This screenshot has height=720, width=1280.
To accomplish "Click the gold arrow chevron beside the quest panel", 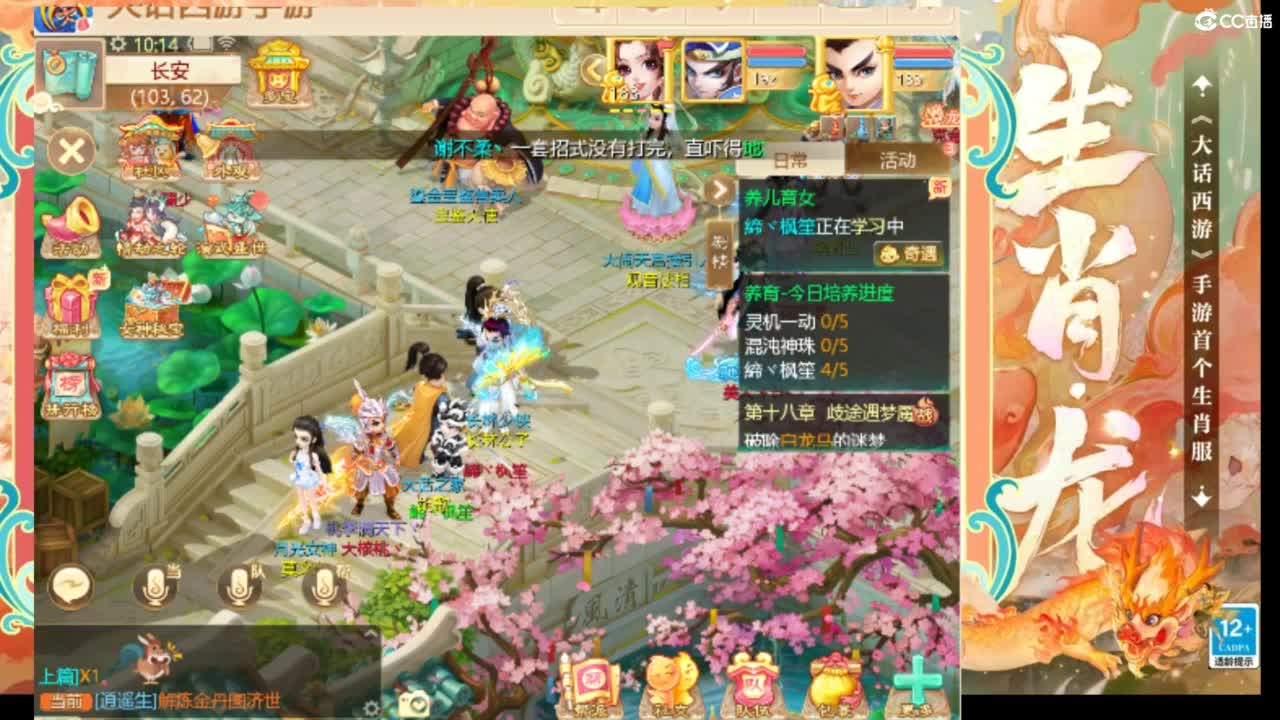I will (x=720, y=190).
